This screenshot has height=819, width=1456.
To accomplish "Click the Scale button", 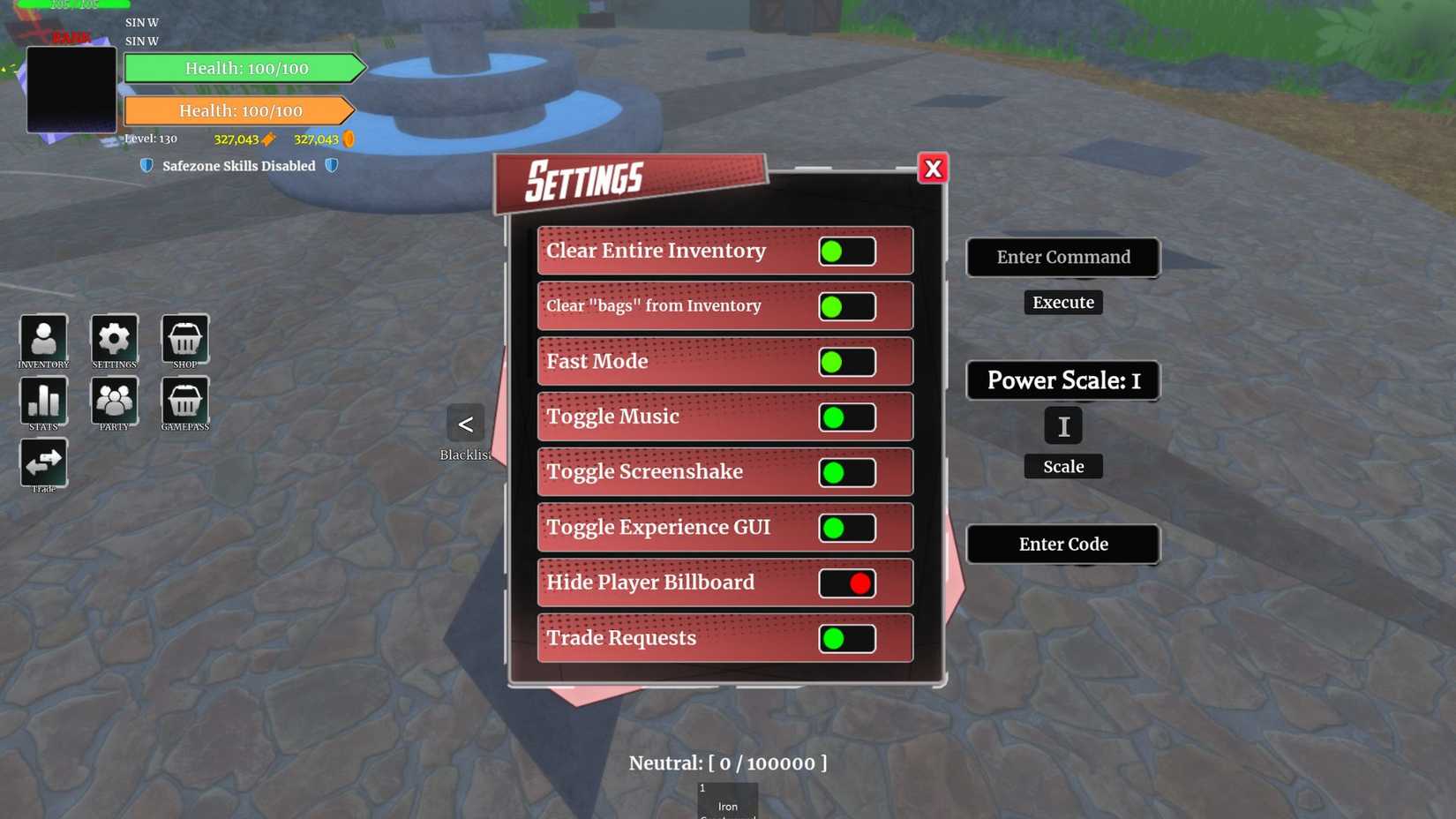I will pyautogui.click(x=1062, y=466).
